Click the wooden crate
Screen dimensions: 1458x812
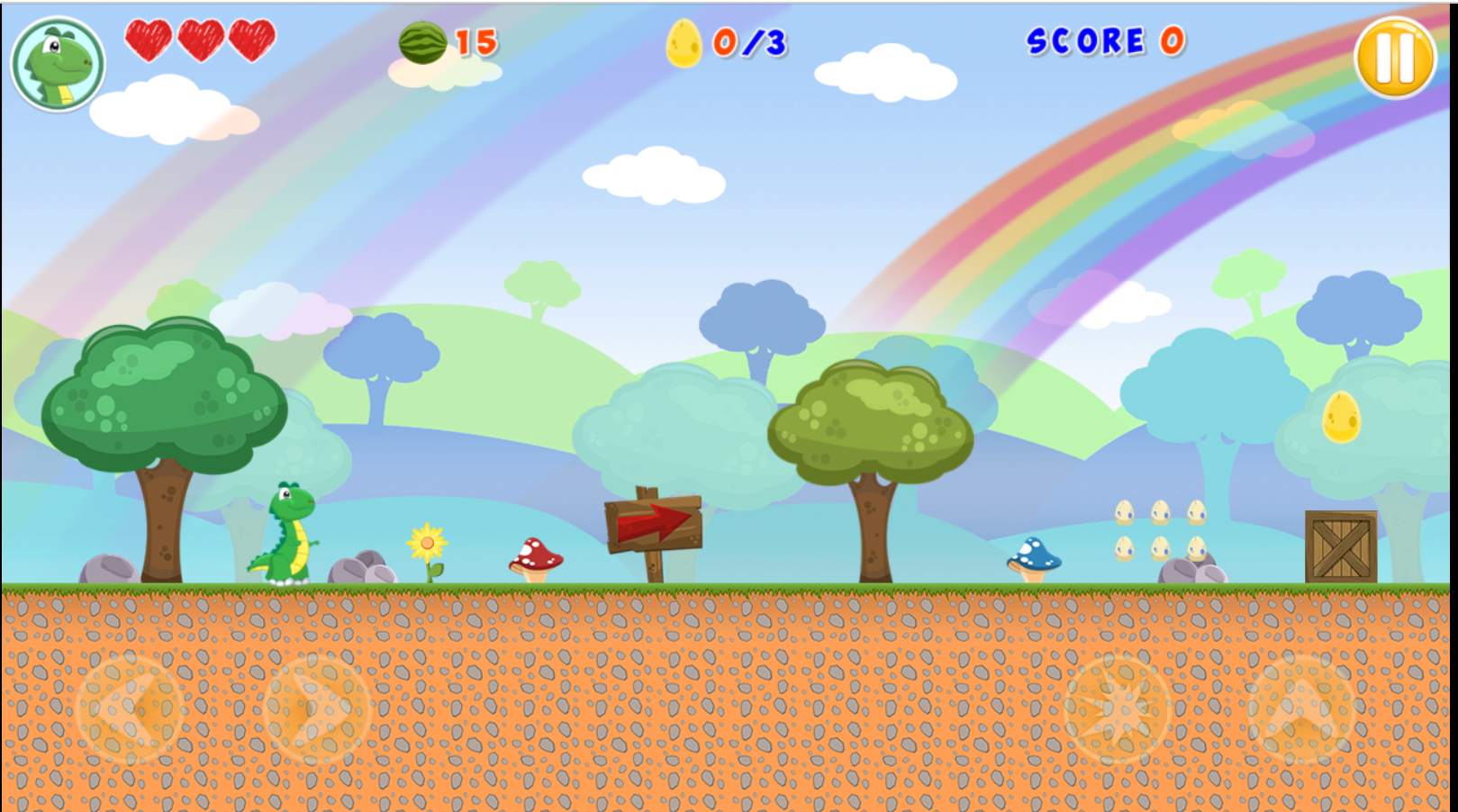[1339, 545]
